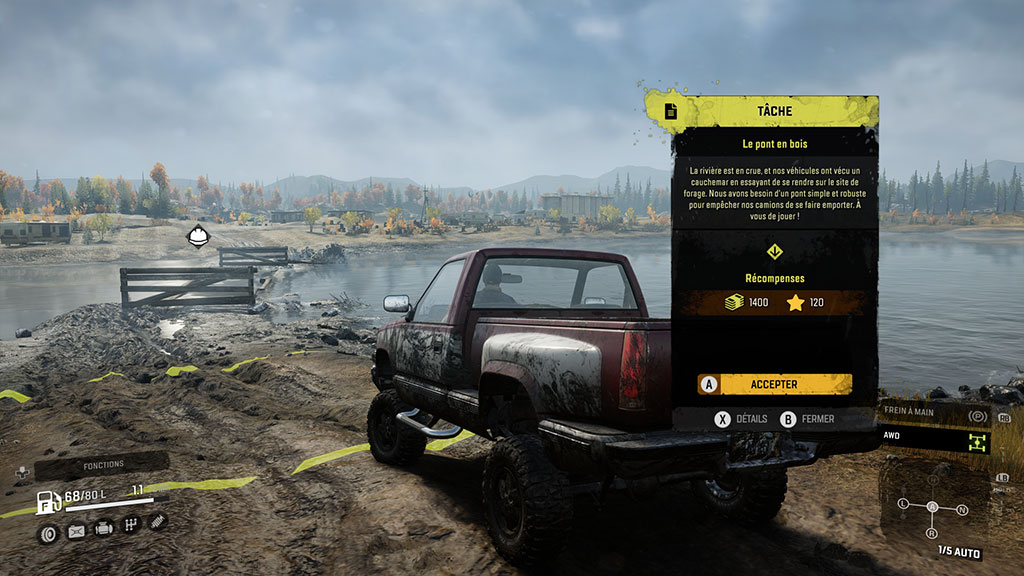Screen dimensions: 1024x576
Task: Click the wheel damage status icon
Action: click(x=47, y=534)
